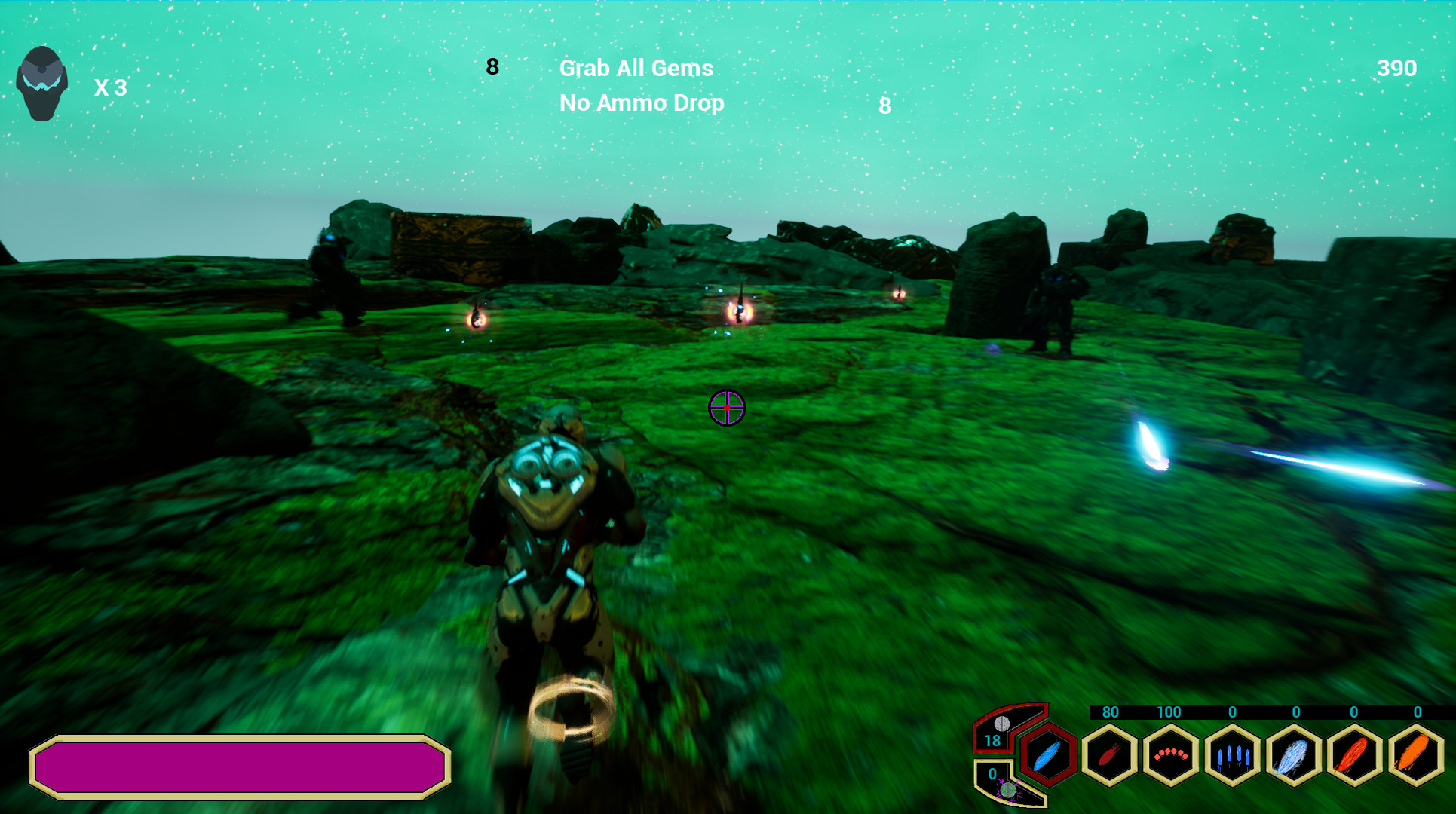Click the ammo count 80 above the meteor weapon
The width and height of the screenshot is (1456, 814).
[1109, 711]
